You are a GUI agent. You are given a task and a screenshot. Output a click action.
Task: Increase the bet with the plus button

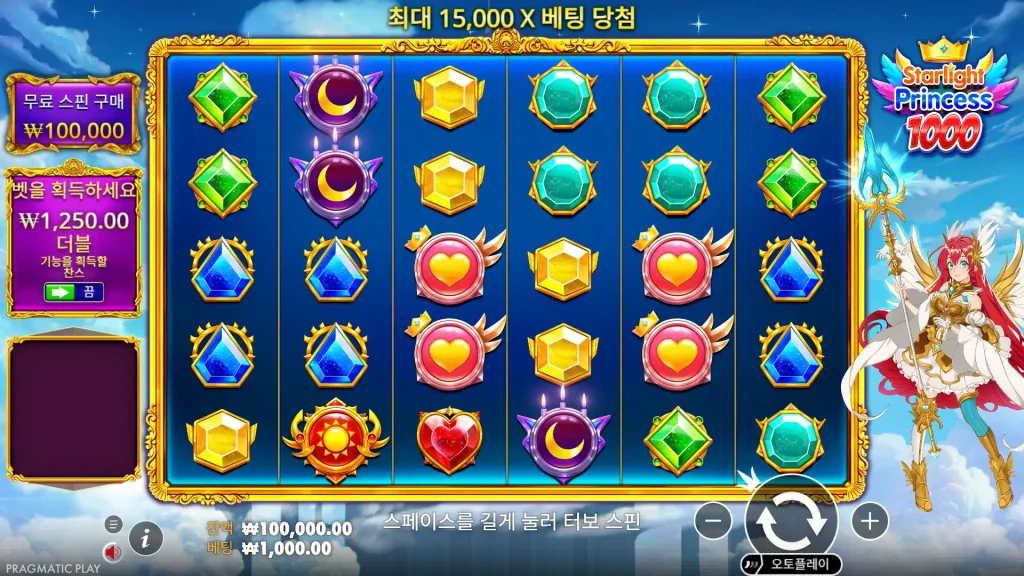pyautogui.click(x=869, y=520)
